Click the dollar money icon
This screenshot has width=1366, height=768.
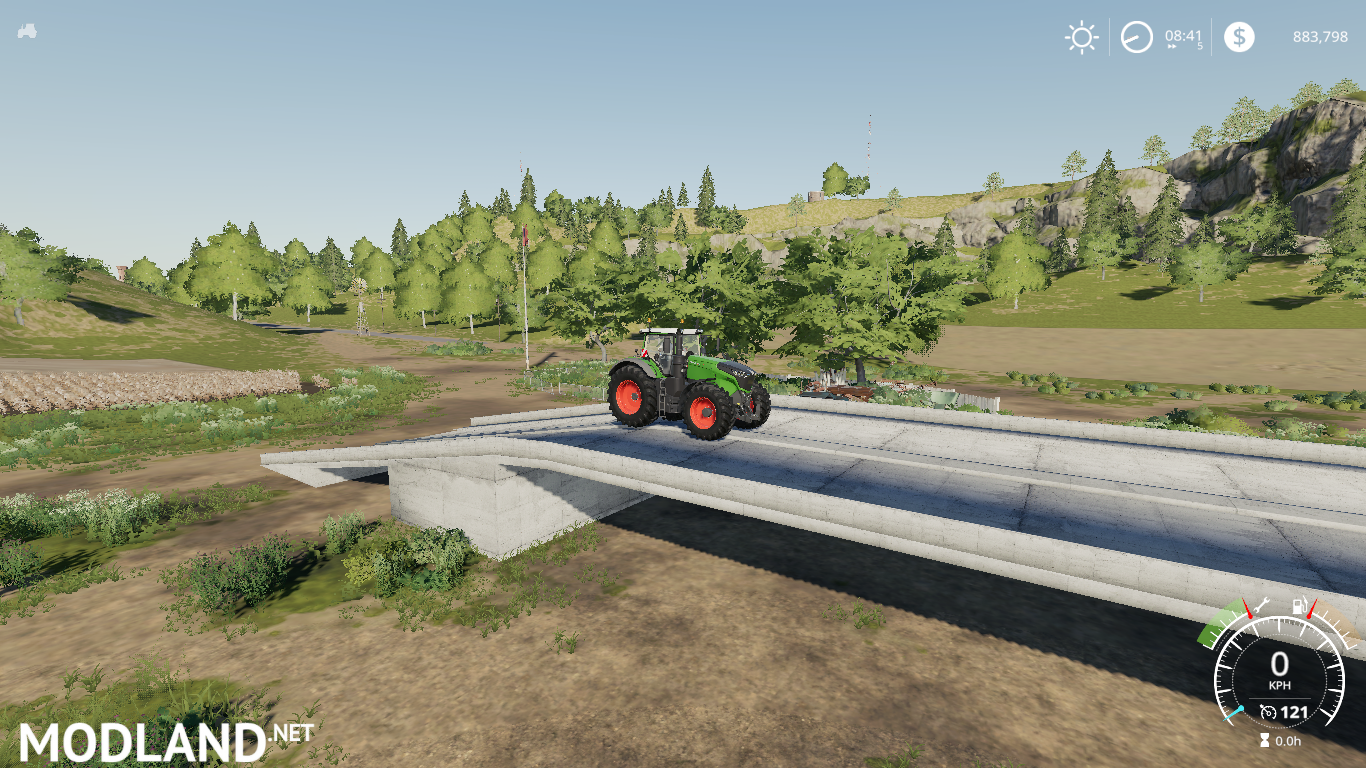[1240, 37]
